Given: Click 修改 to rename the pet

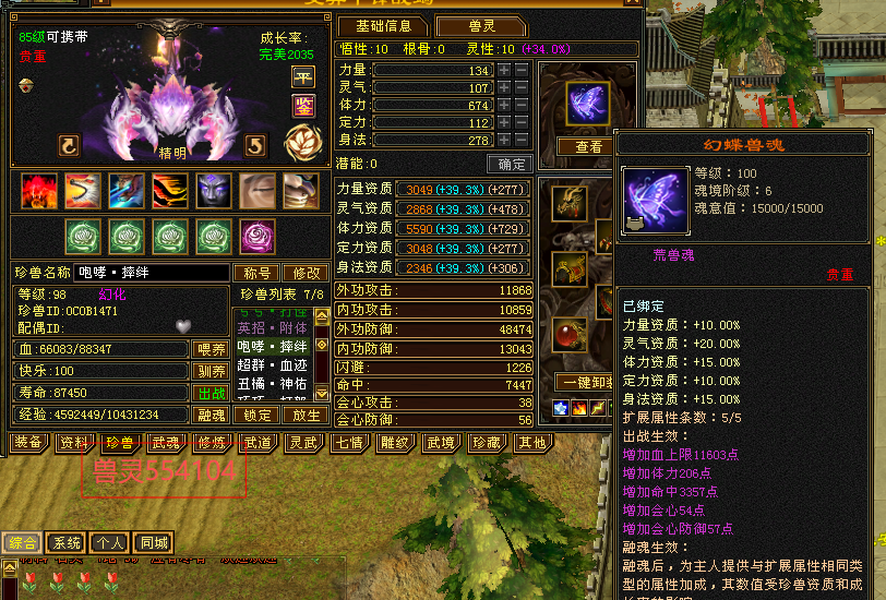Looking at the screenshot, I should click(x=305, y=273).
